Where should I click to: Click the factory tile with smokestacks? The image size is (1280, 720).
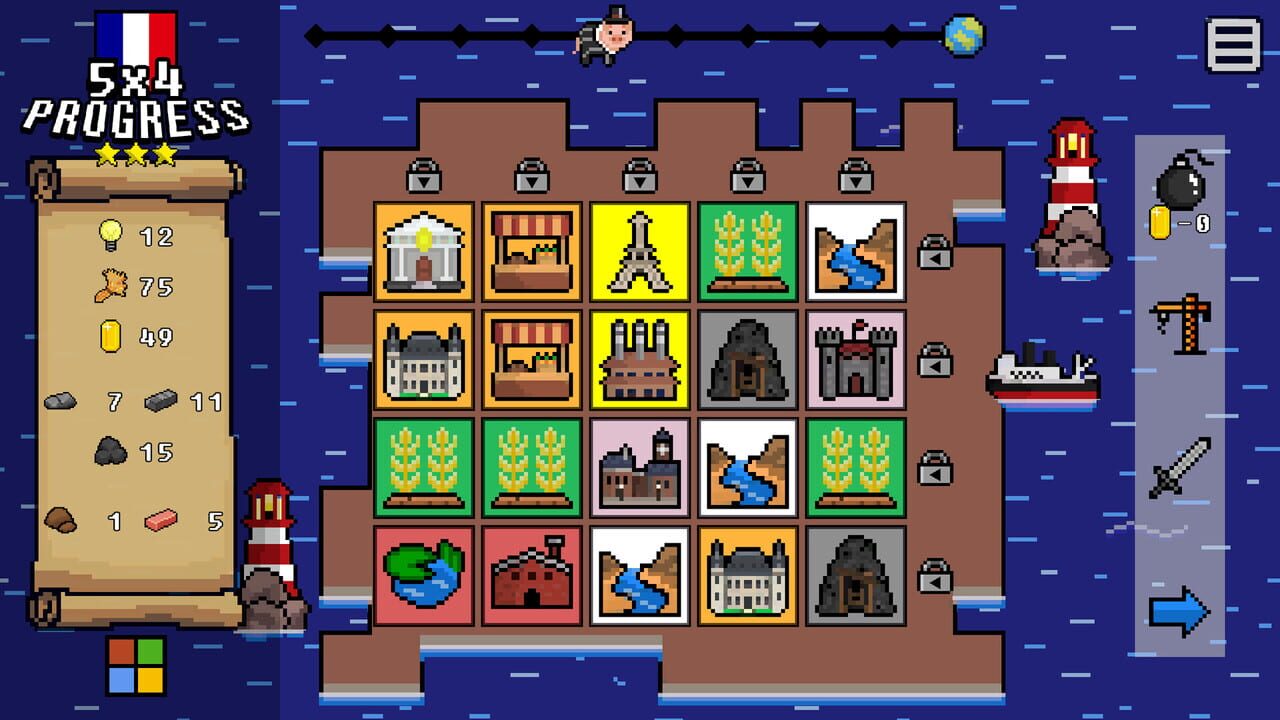pyautogui.click(x=636, y=358)
